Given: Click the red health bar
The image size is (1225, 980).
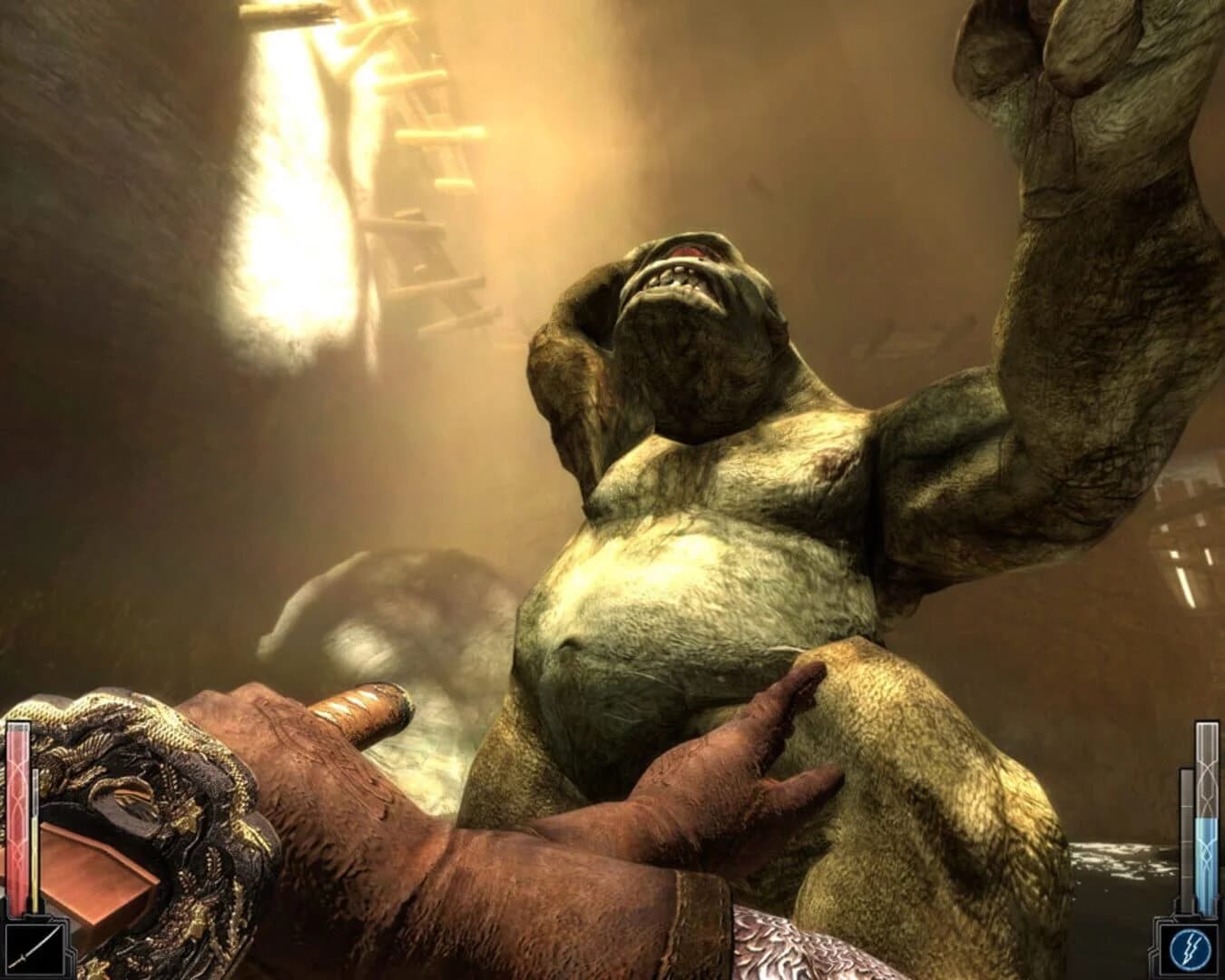Looking at the screenshot, I should (18, 817).
